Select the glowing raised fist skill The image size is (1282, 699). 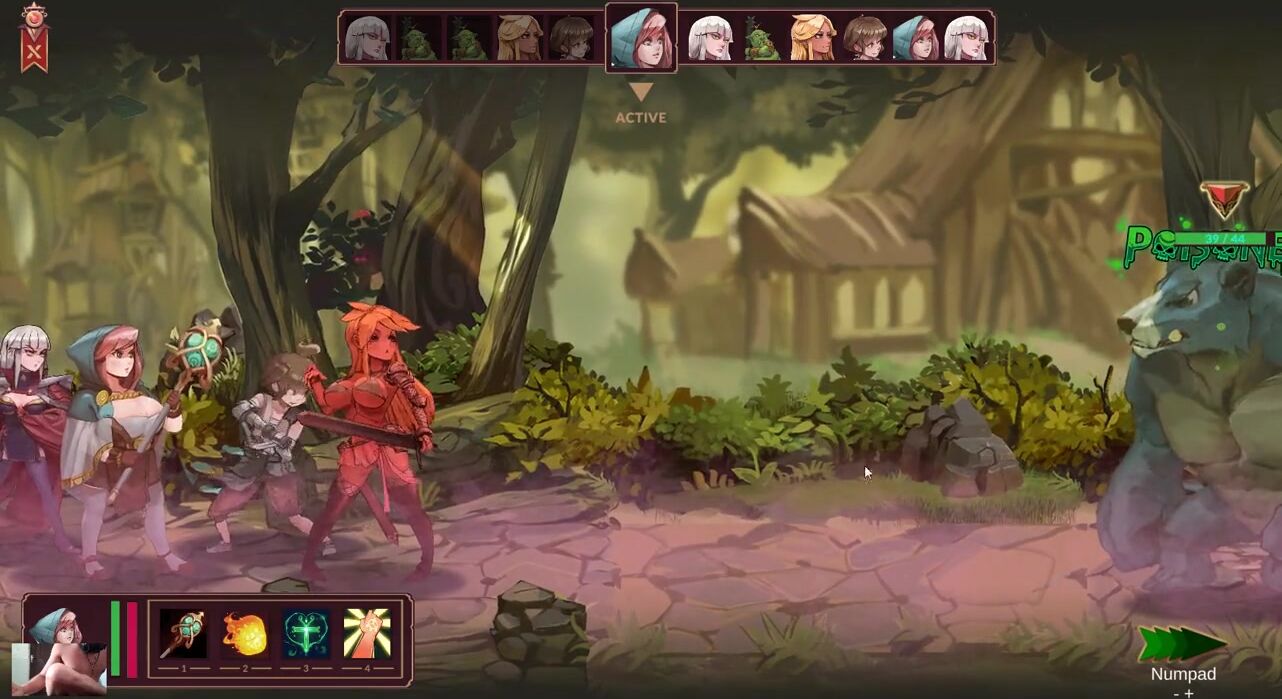point(367,634)
